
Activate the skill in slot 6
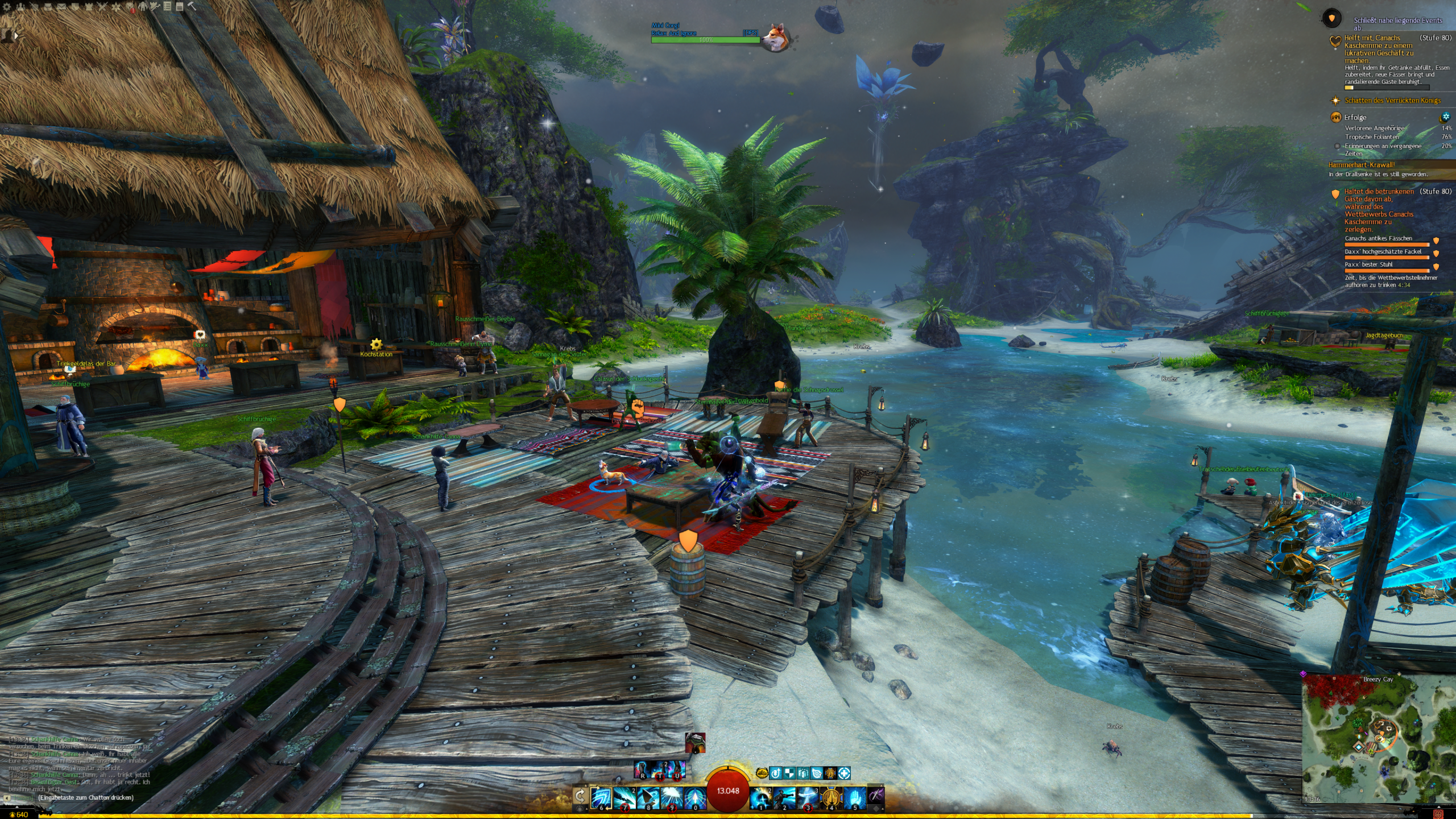point(601,797)
